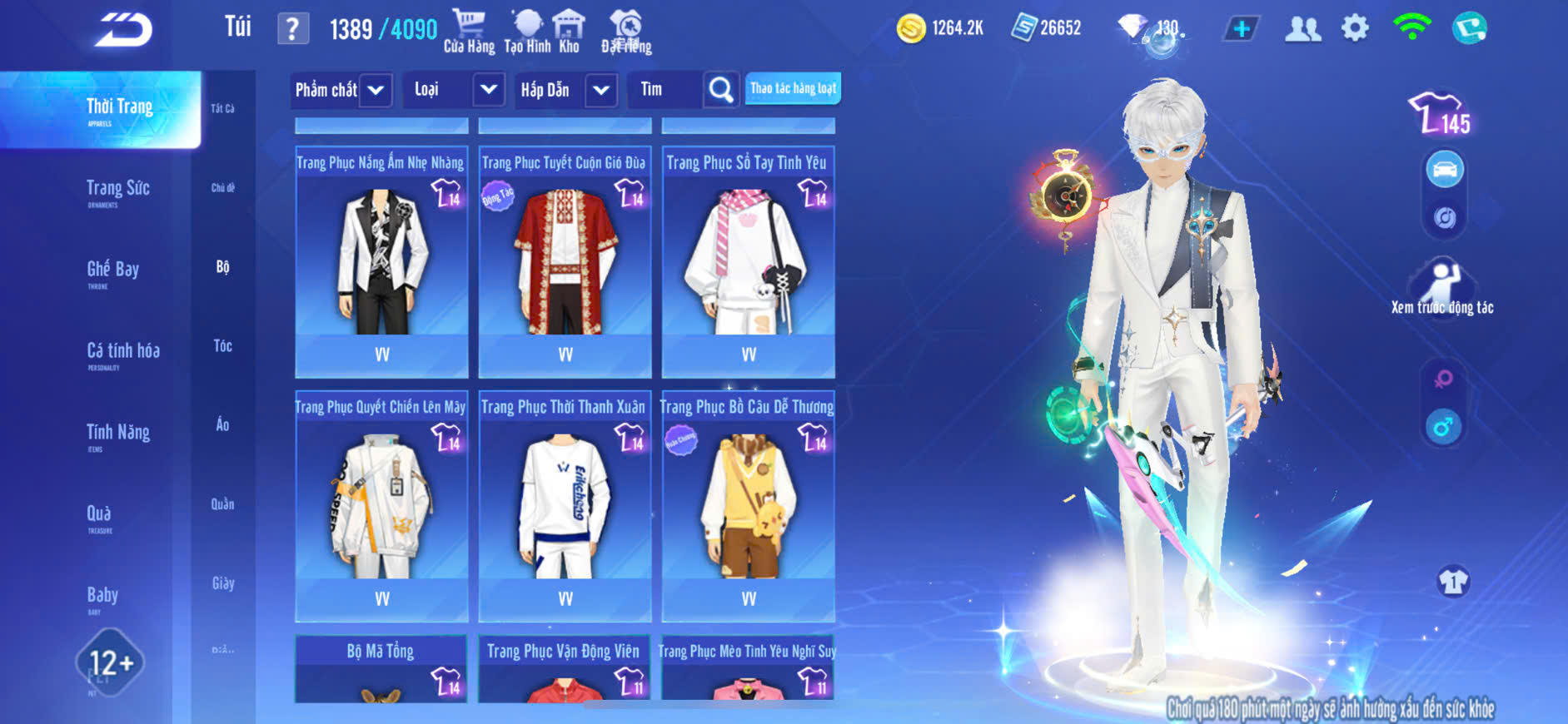
Task: Switch to Trang Sức tab
Action: pyautogui.click(x=117, y=190)
